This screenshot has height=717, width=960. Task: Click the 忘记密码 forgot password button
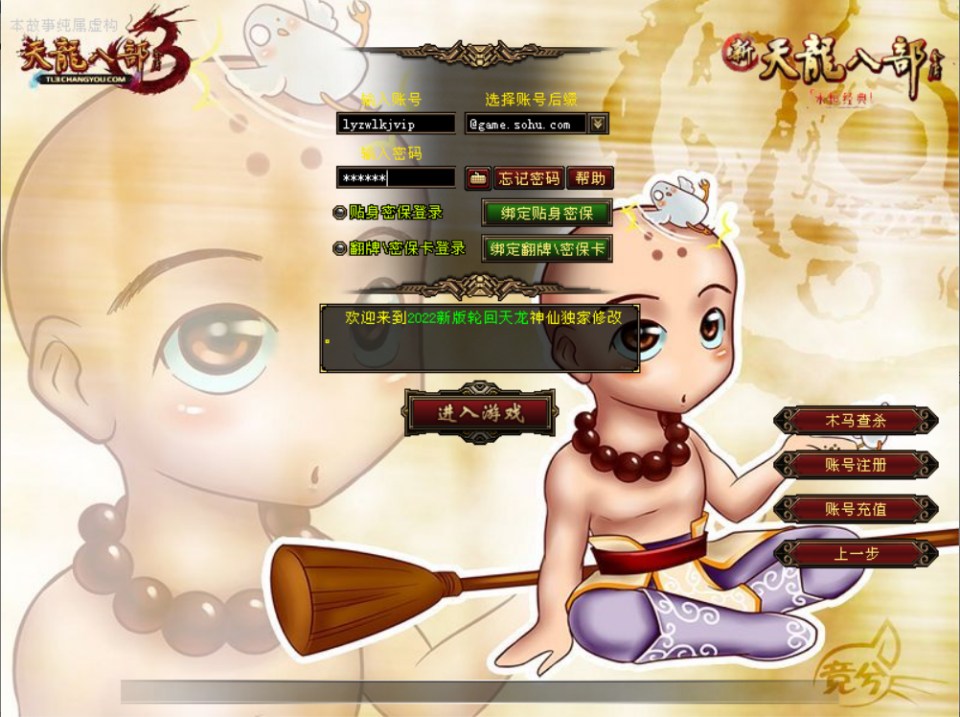tap(529, 179)
